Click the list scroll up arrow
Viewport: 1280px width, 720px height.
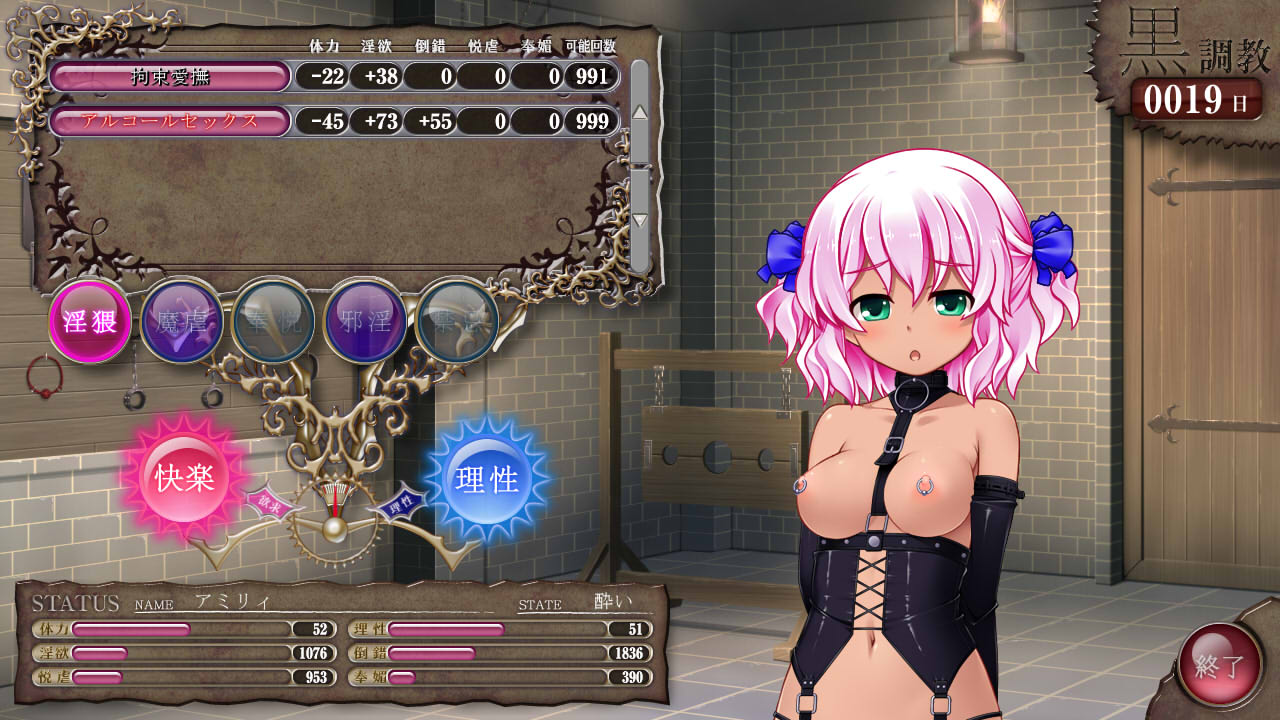pyautogui.click(x=640, y=111)
